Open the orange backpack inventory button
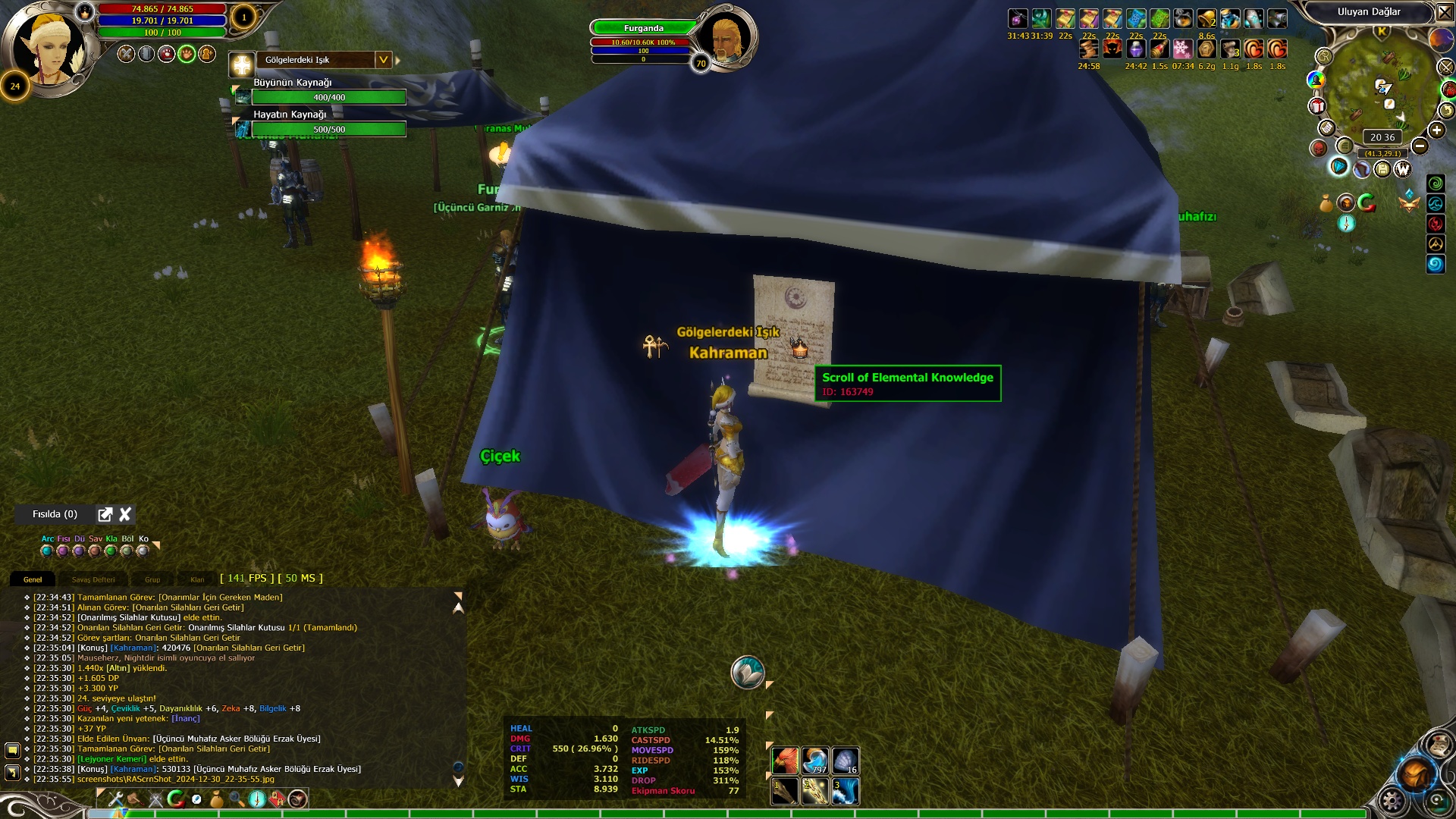 1415,775
